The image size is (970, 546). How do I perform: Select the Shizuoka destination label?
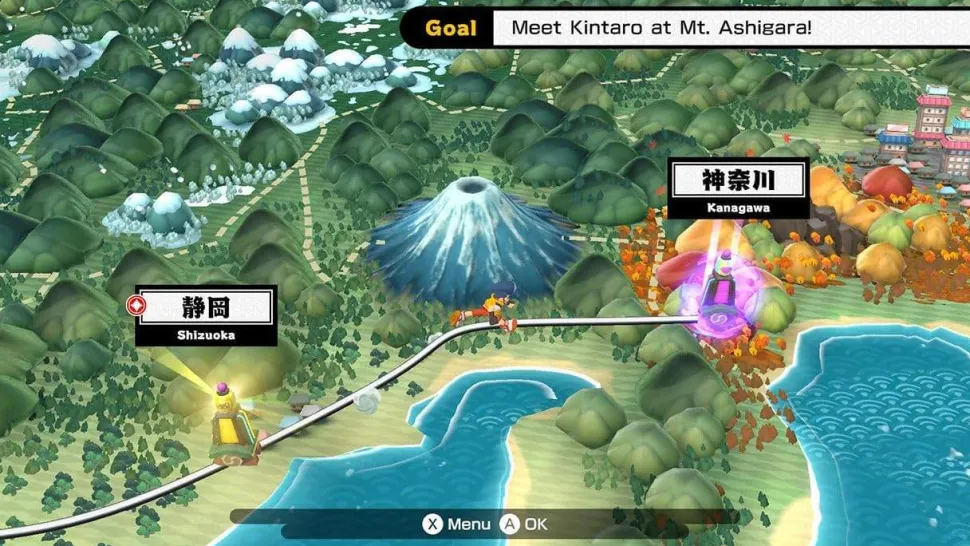[206, 315]
